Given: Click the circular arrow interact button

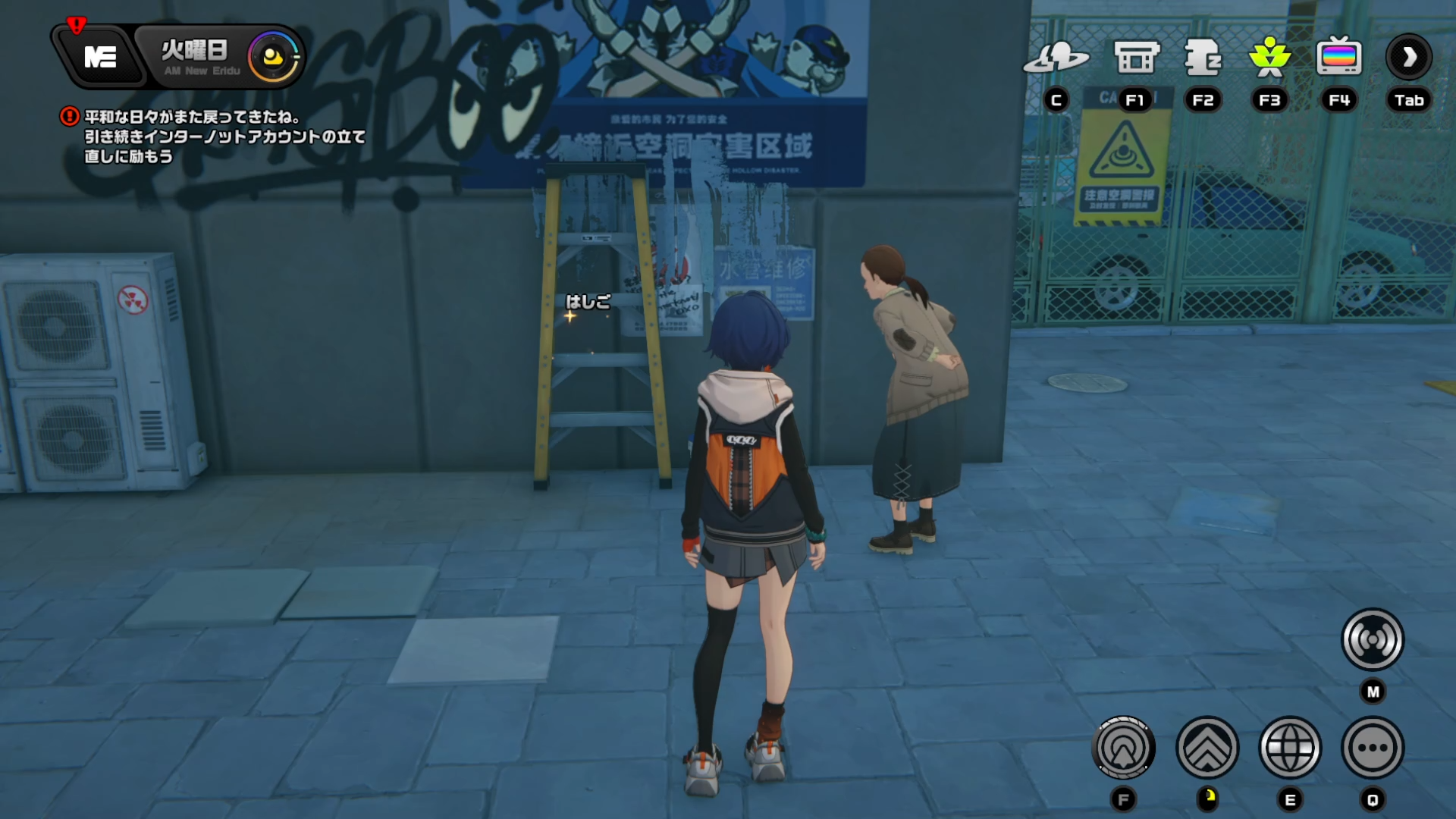Looking at the screenshot, I should (x=1124, y=748).
